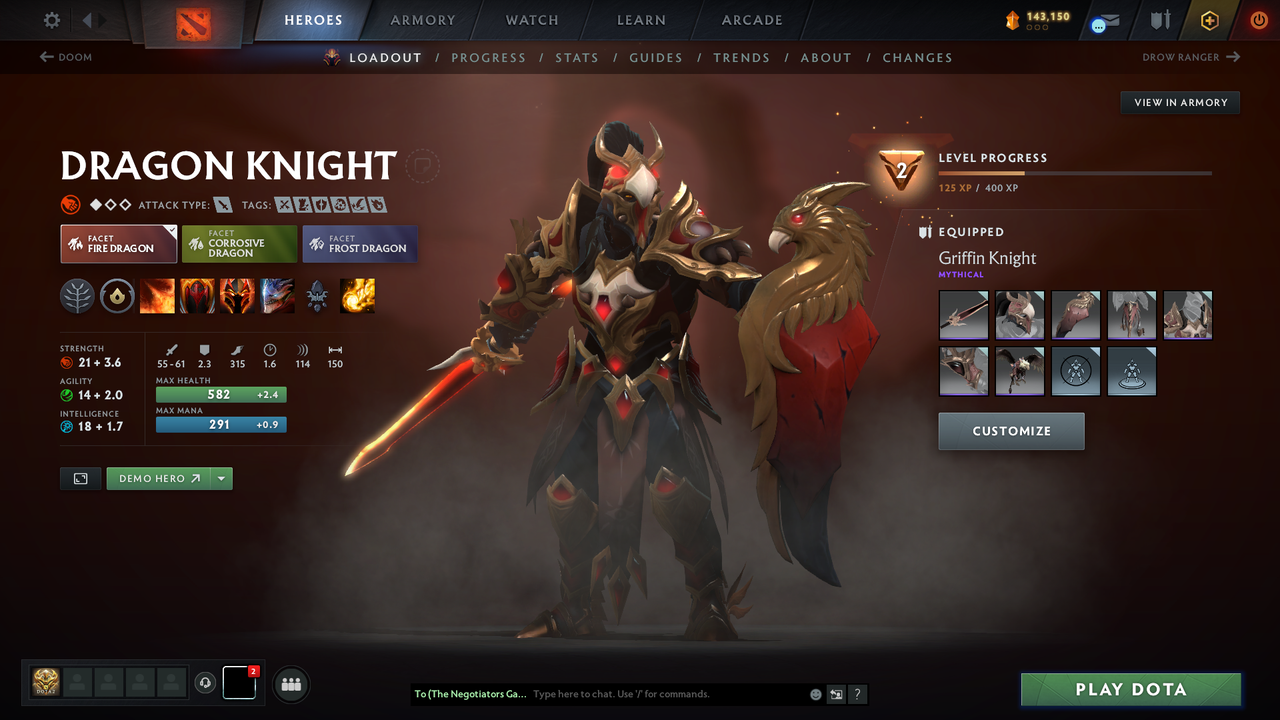Viewport: 1280px width, 720px height.
Task: Select the Corrosive Dragon facet
Action: pyautogui.click(x=239, y=243)
